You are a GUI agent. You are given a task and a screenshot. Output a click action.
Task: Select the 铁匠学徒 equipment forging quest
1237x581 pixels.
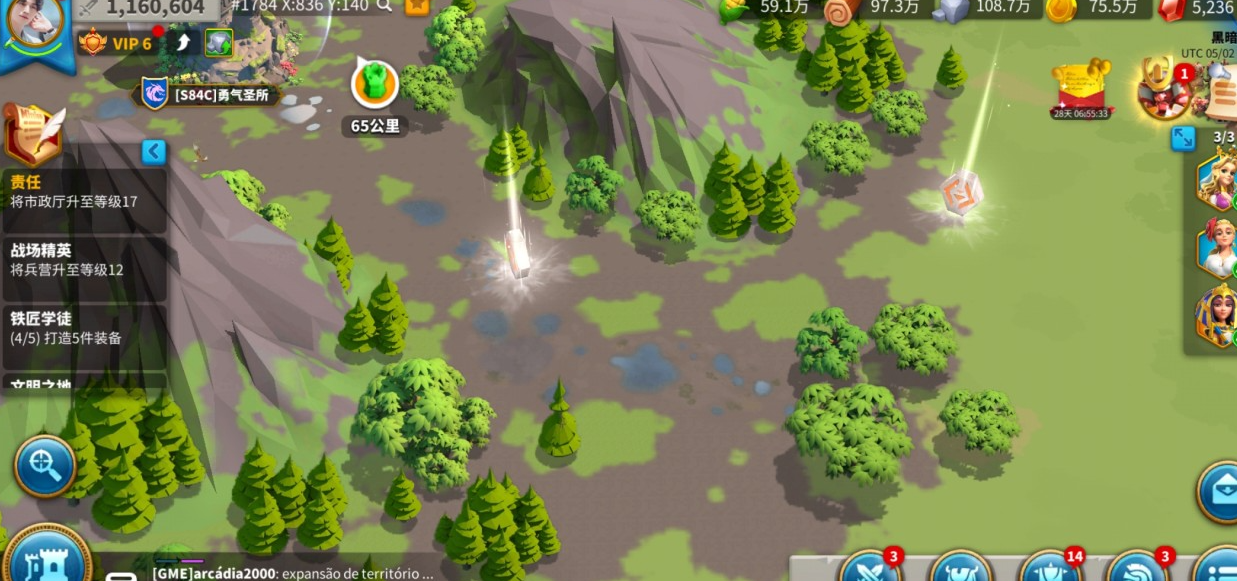83,328
